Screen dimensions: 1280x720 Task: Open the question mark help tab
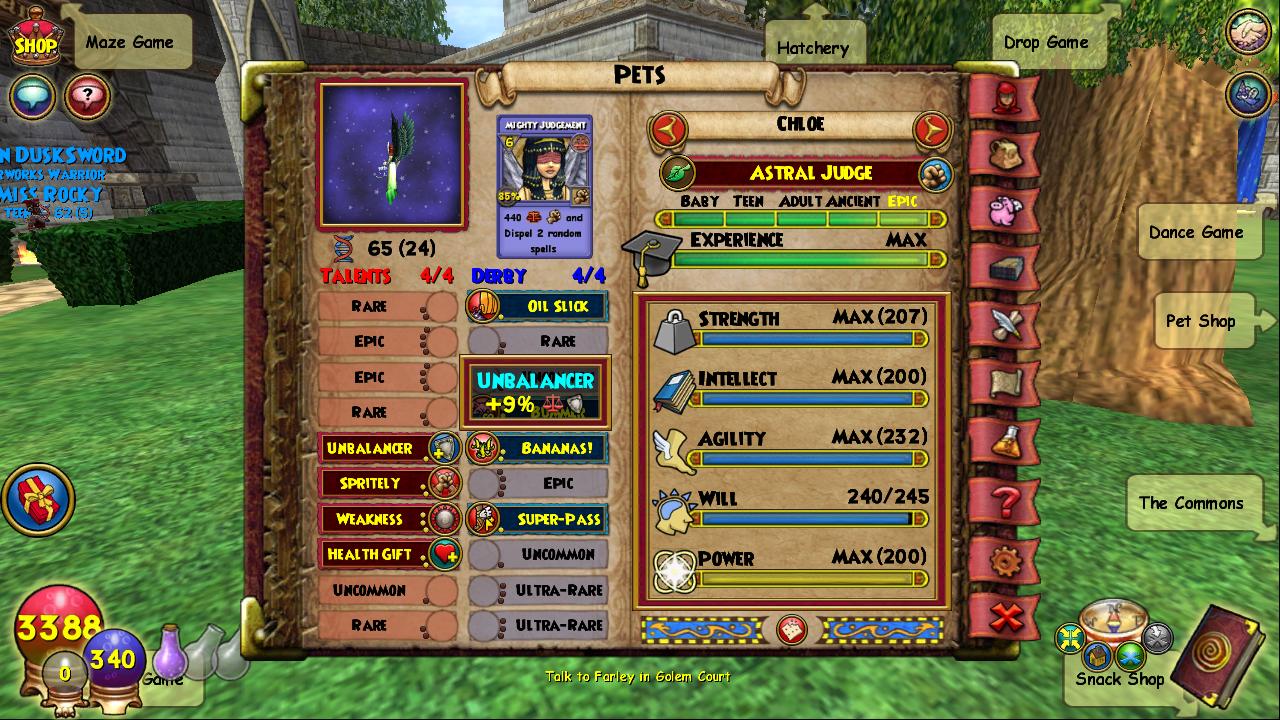pos(1004,500)
